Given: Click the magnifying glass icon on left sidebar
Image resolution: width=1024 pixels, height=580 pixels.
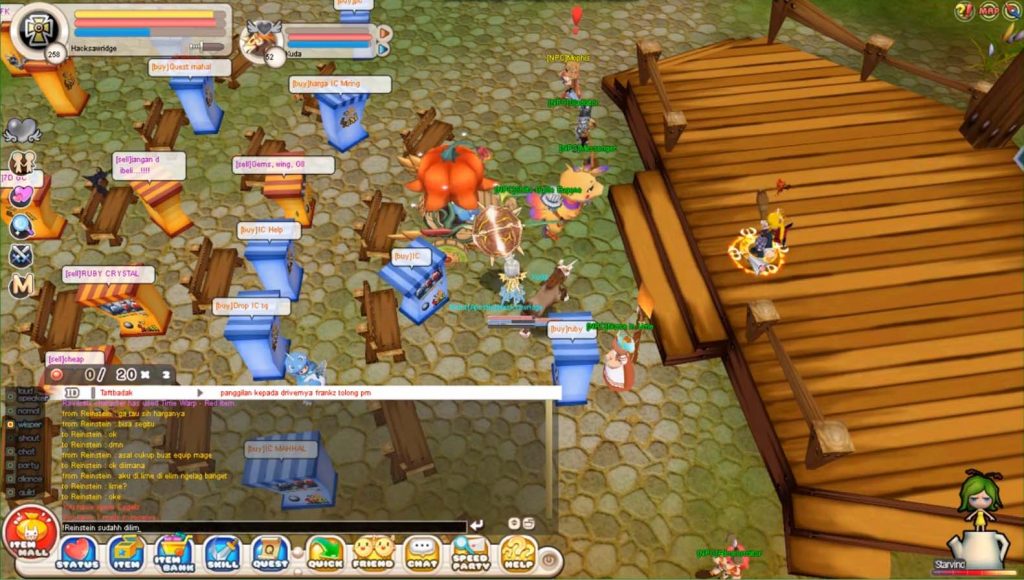Looking at the screenshot, I should [x=21, y=226].
